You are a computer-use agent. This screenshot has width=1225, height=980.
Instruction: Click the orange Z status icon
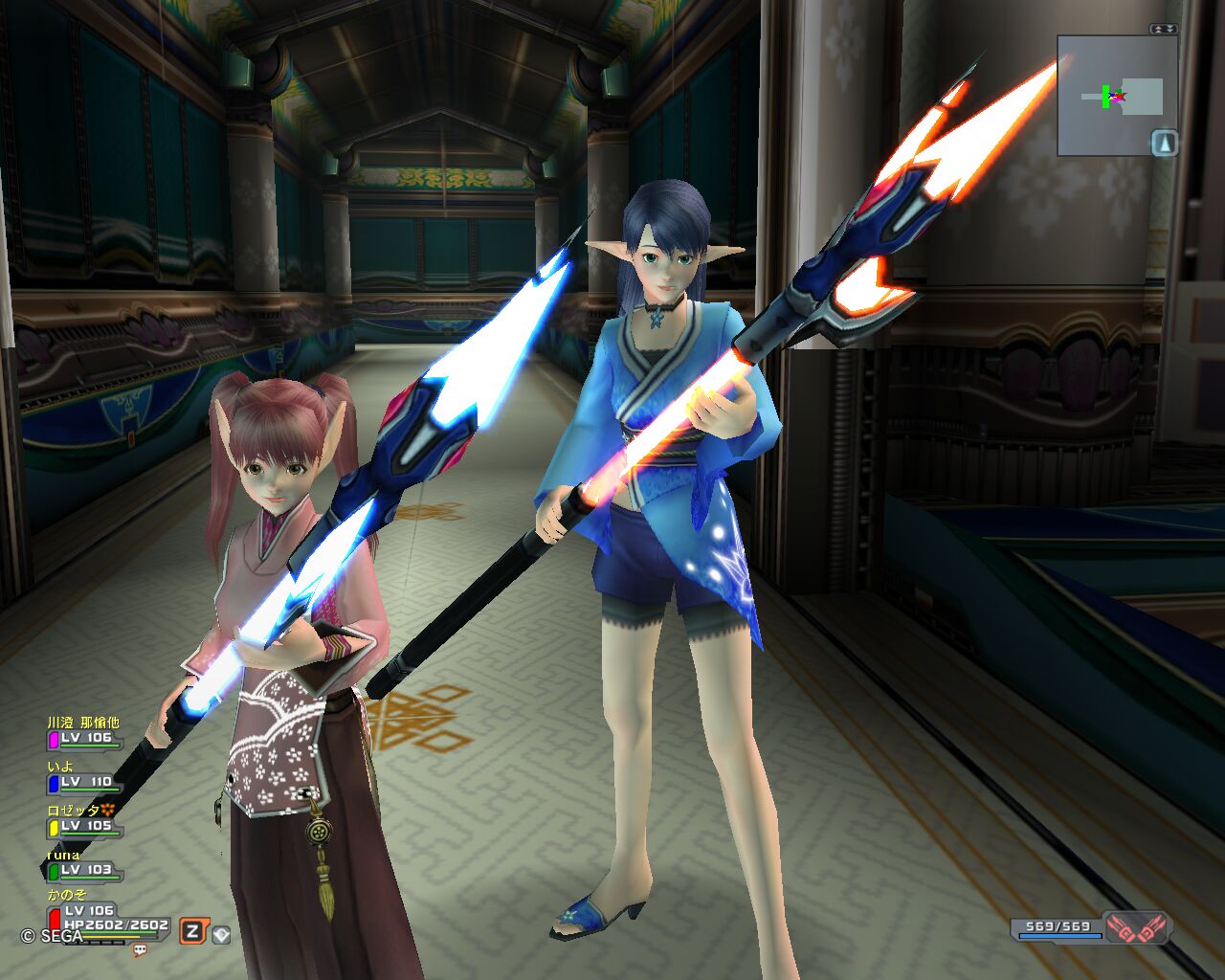click(x=192, y=931)
